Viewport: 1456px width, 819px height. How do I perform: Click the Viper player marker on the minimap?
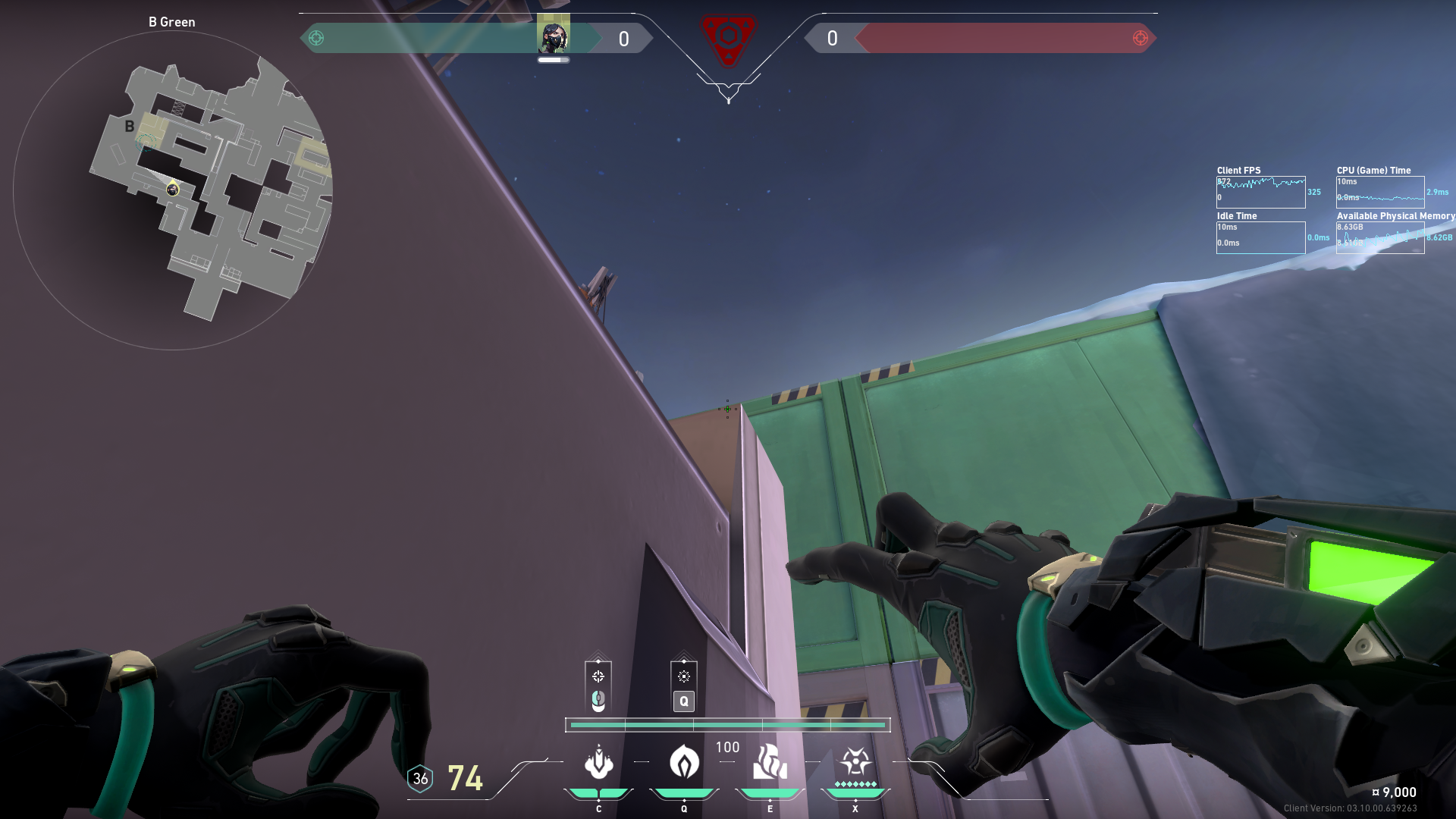[173, 190]
